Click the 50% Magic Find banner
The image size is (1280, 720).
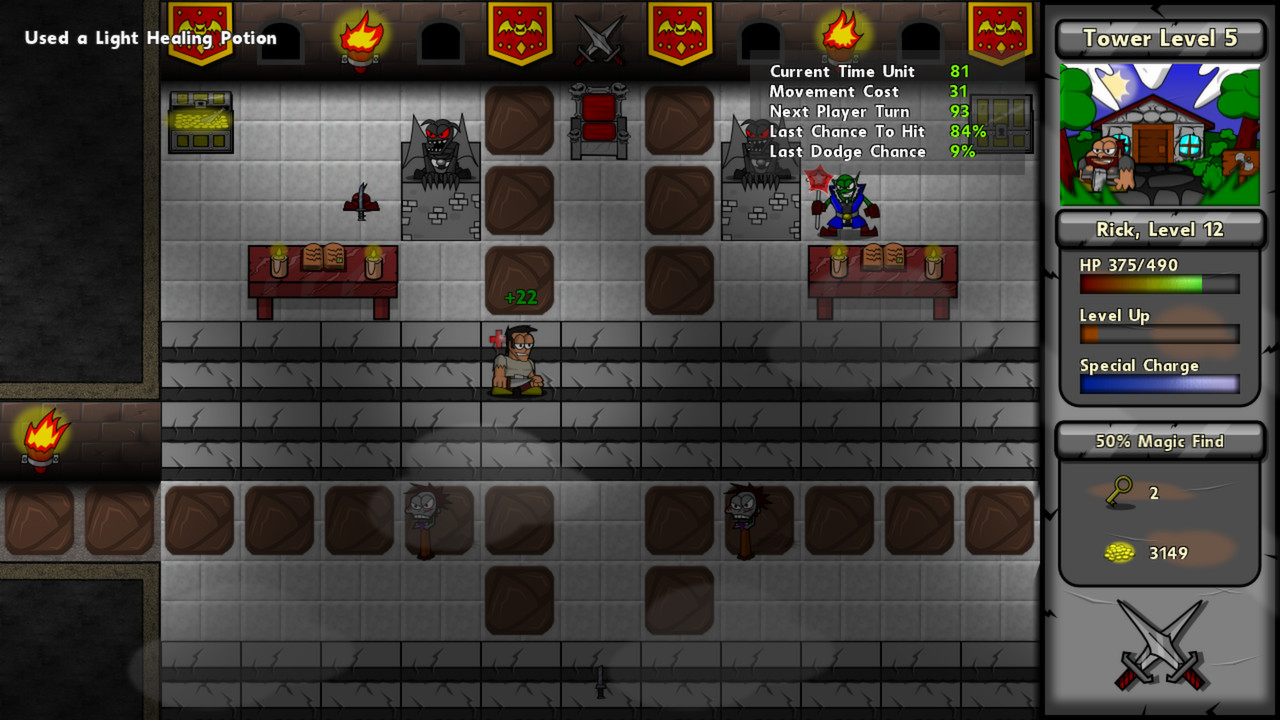[x=1158, y=441]
